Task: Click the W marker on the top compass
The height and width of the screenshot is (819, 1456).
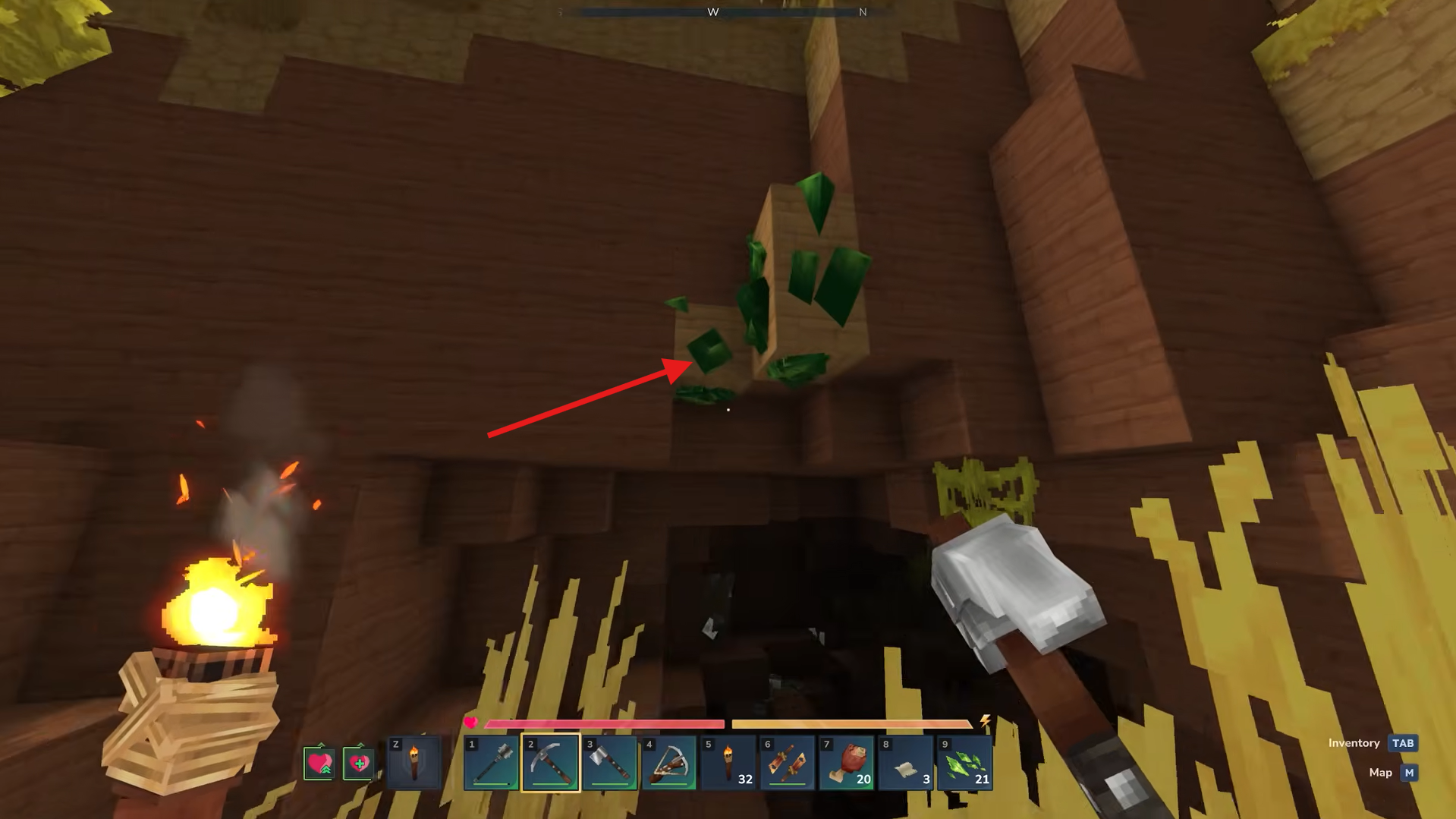Action: pos(713,12)
